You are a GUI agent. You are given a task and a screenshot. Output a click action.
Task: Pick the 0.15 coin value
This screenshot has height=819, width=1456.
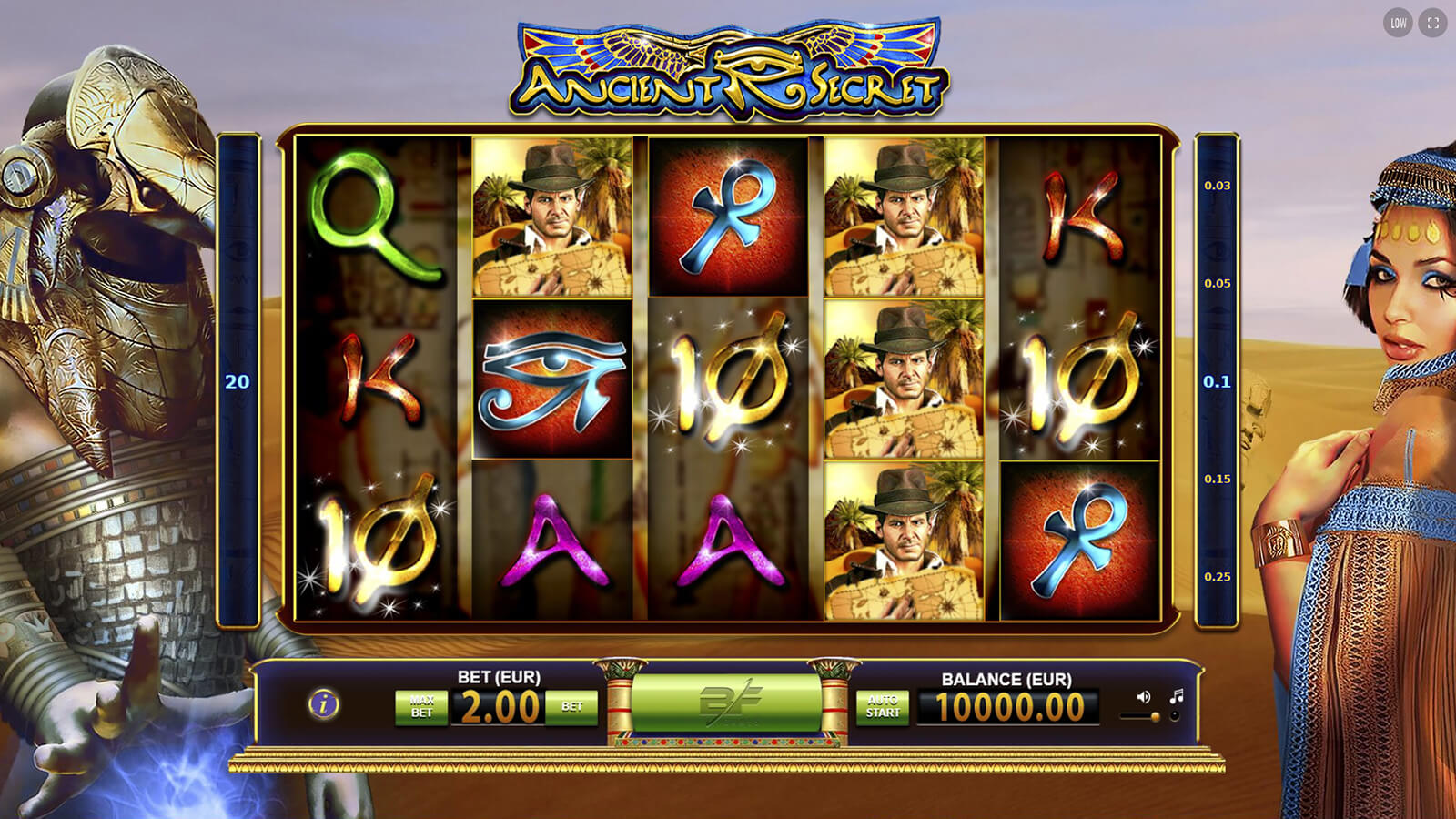pos(1217,479)
